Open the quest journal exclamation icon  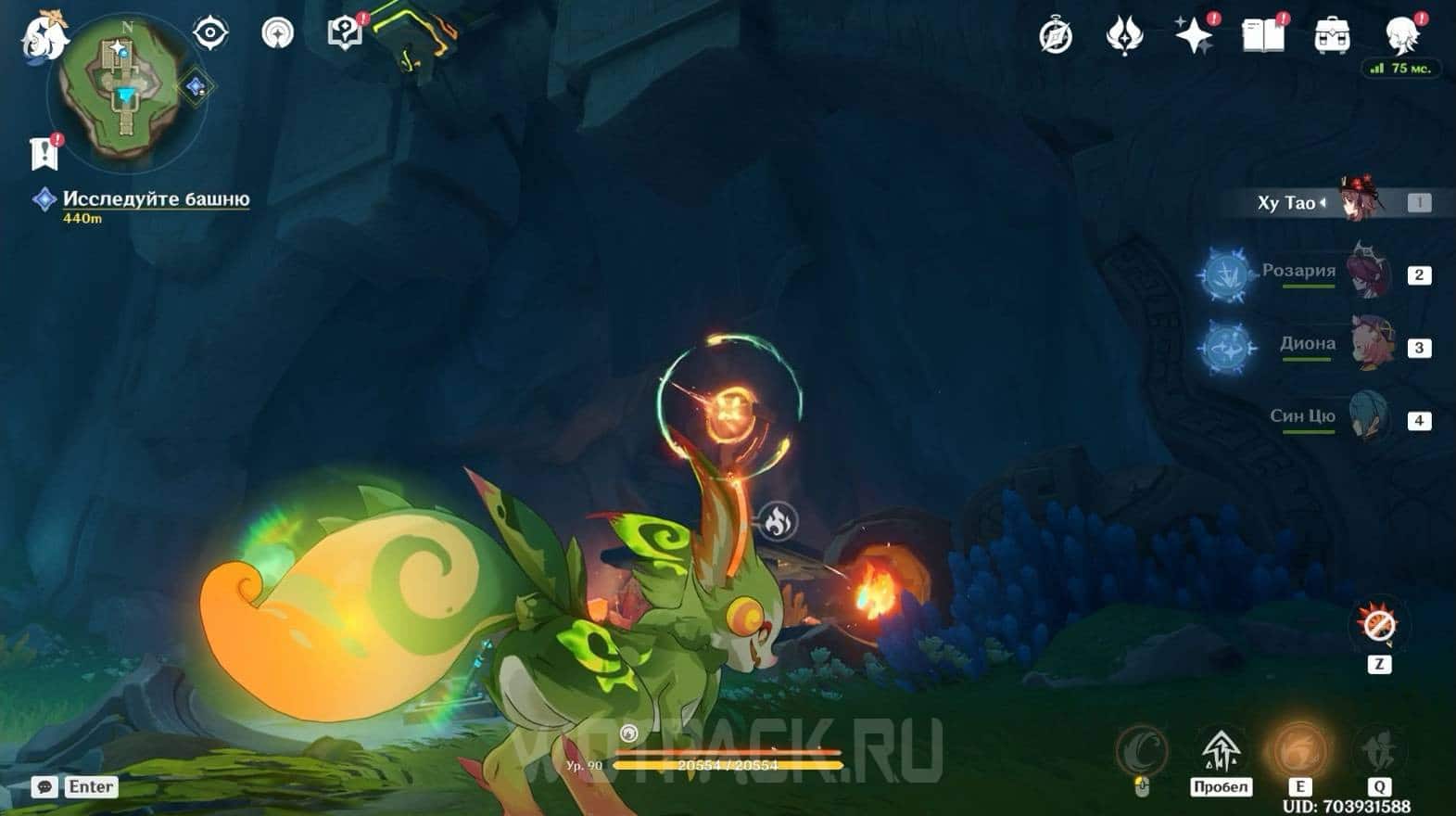[x=44, y=153]
